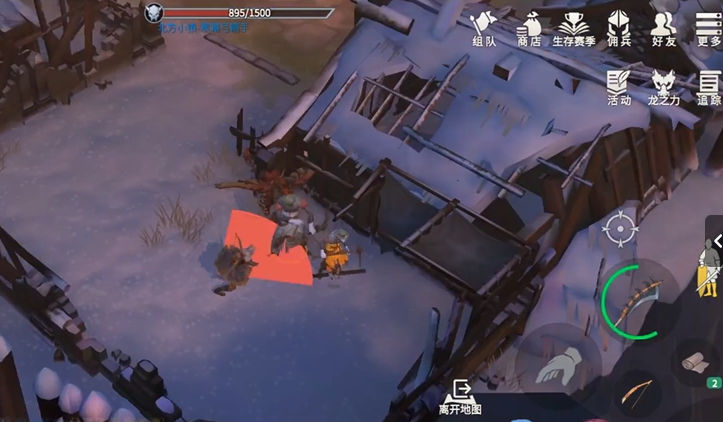Use the bandage item
This screenshot has width=723, height=422.
[698, 362]
